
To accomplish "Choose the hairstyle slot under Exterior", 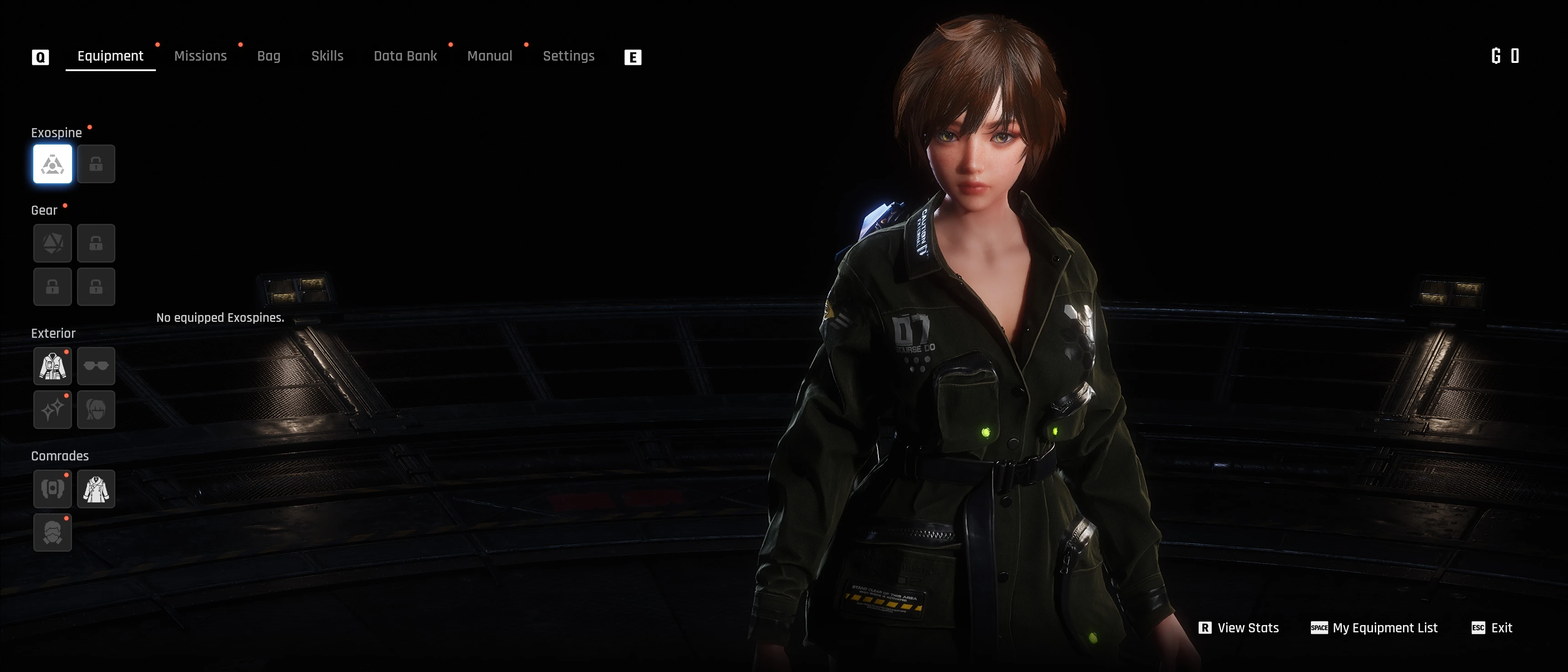I will click(96, 410).
